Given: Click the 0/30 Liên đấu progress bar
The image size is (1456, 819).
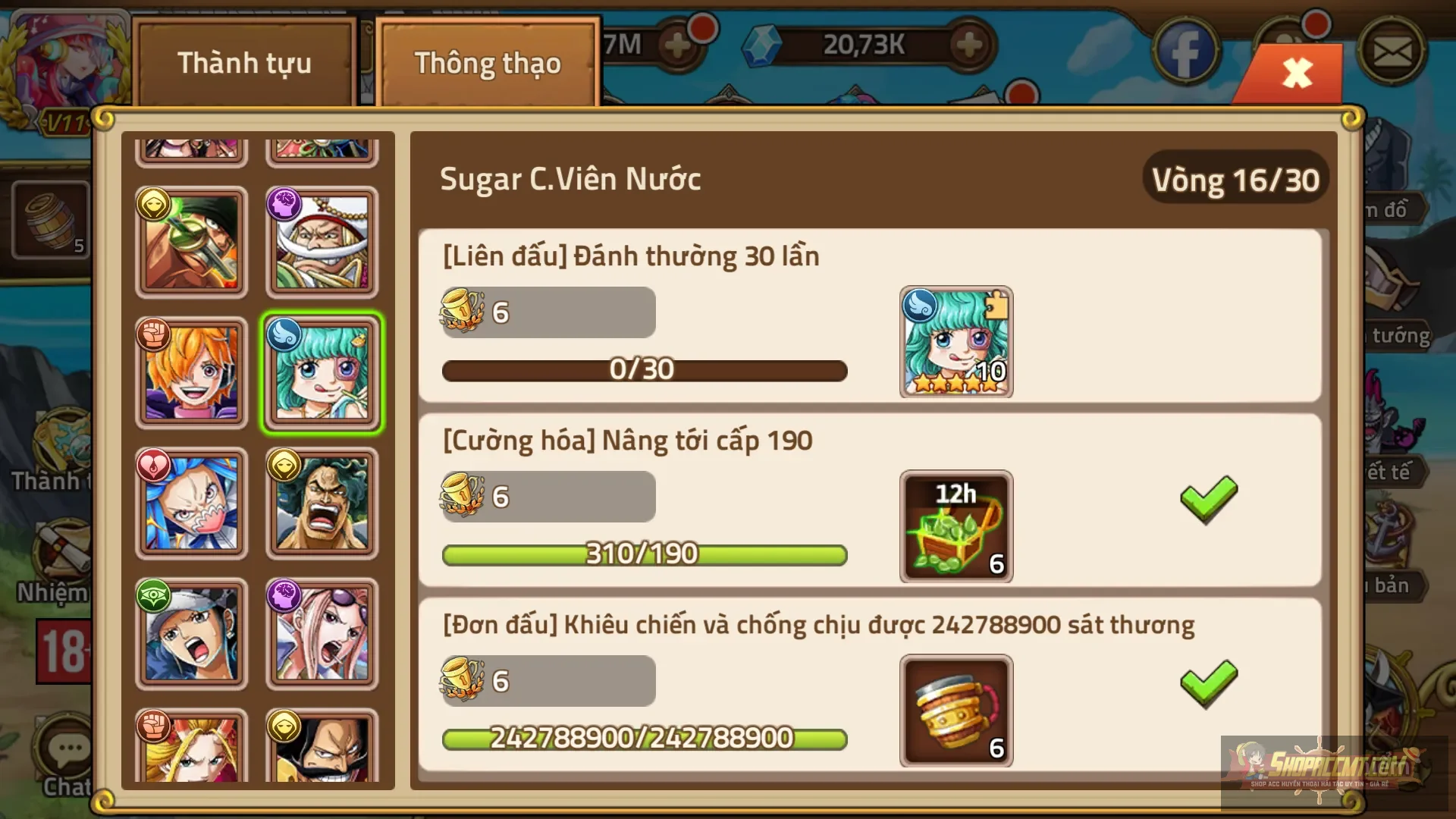Looking at the screenshot, I should (644, 370).
